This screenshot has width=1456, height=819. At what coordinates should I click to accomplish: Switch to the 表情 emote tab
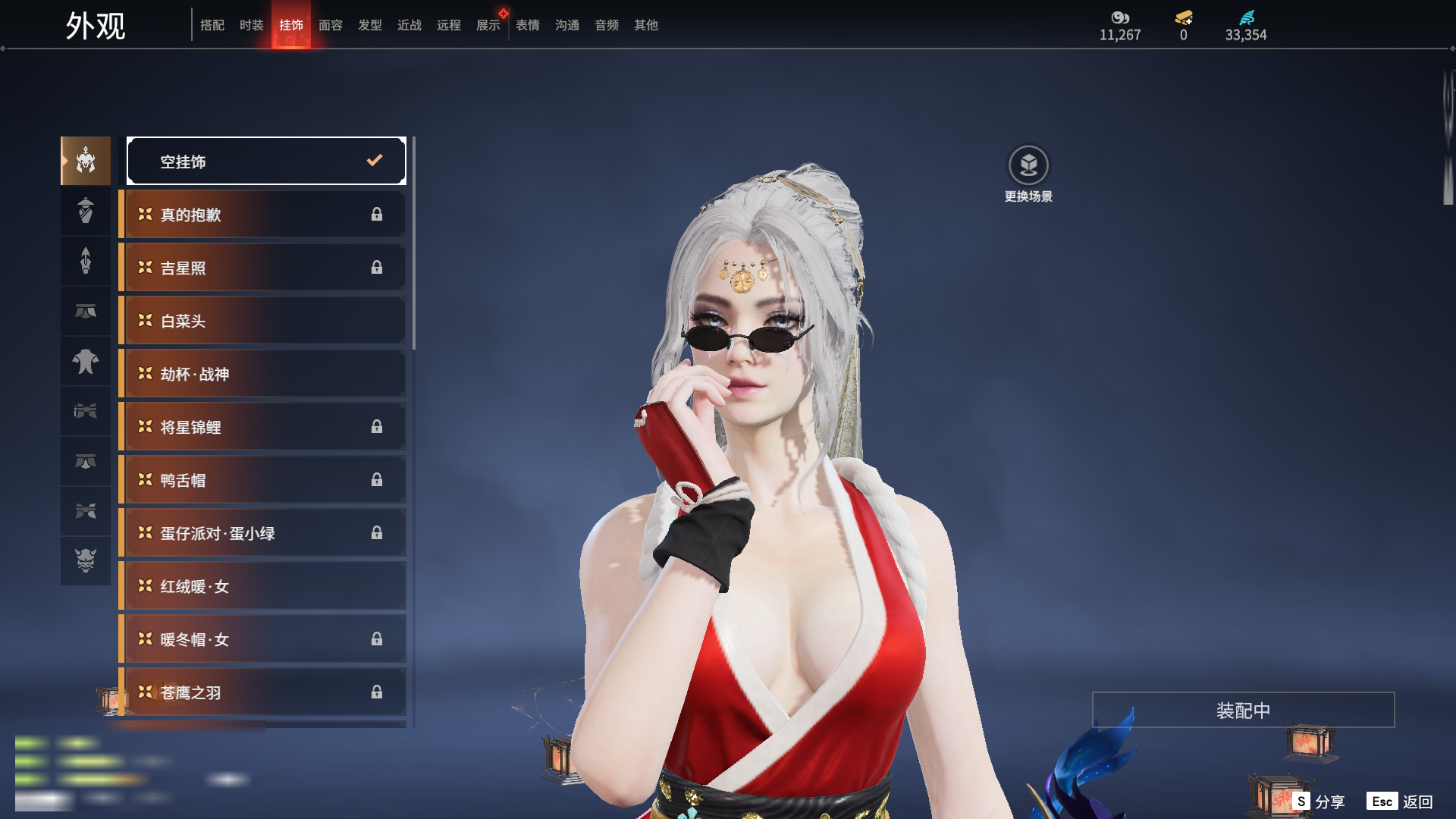click(x=528, y=25)
